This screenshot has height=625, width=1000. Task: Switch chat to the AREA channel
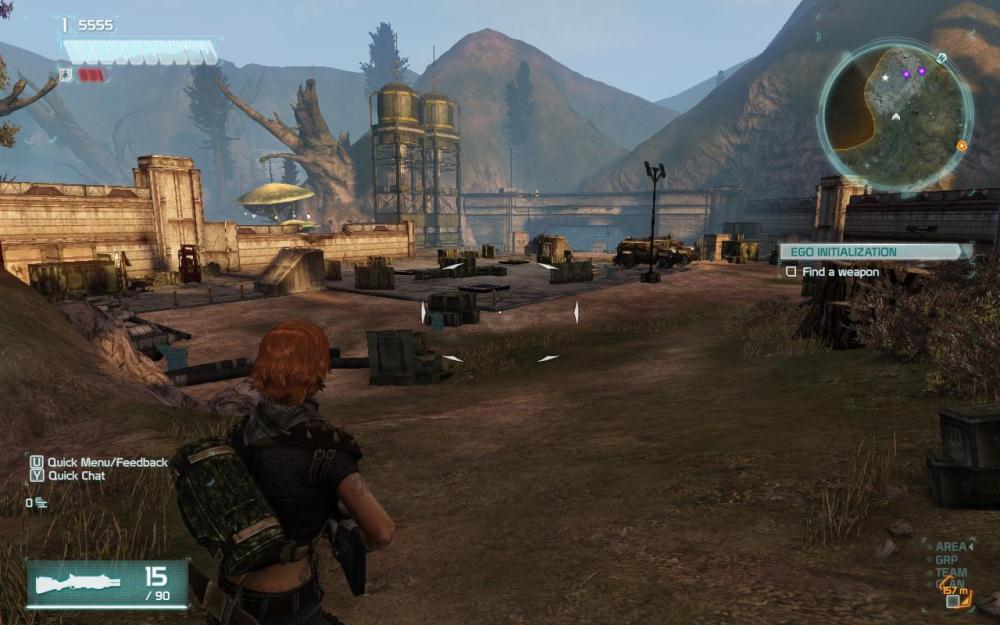point(950,547)
